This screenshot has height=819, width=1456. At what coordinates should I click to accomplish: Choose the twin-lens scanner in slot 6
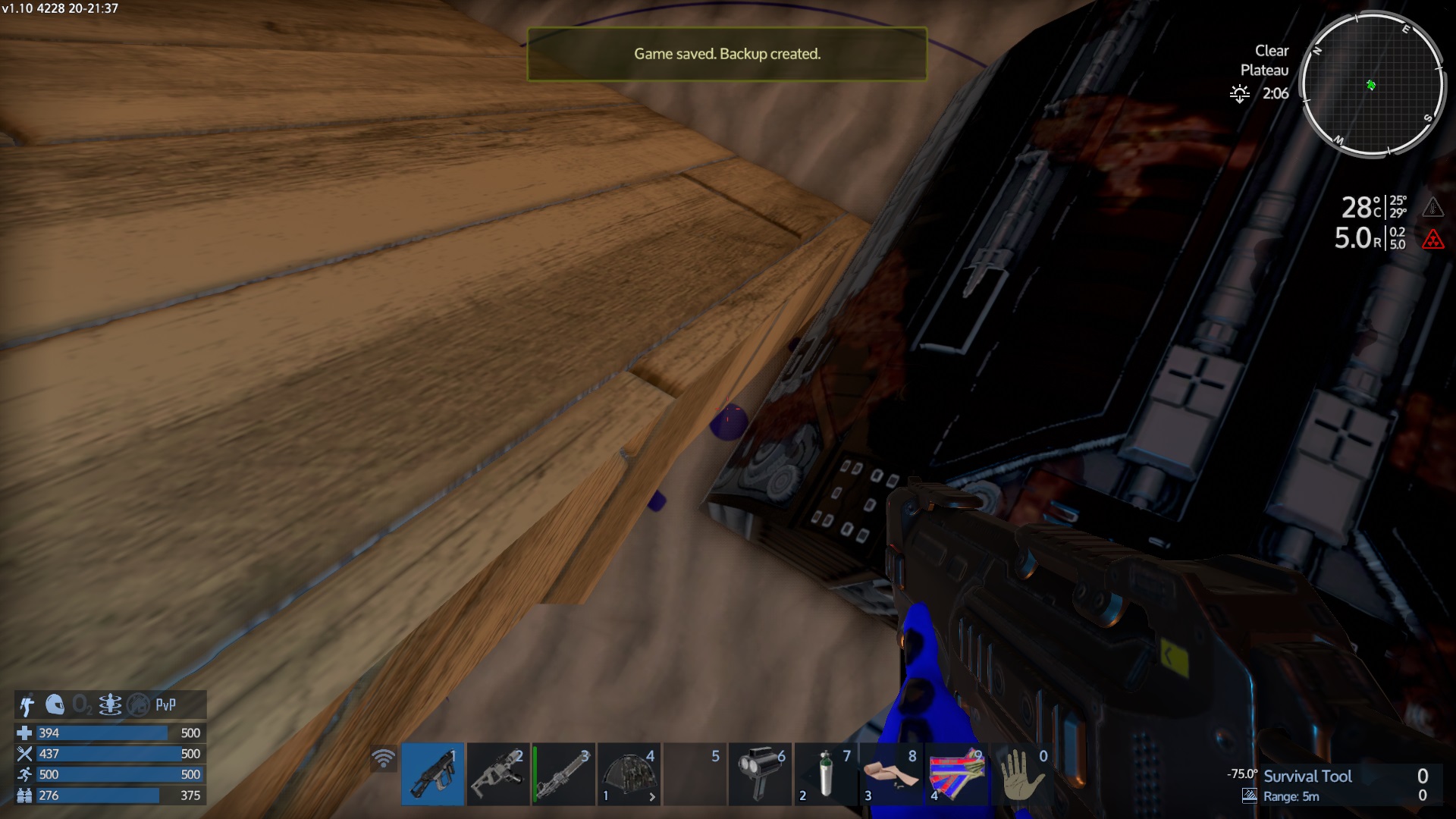coord(760,773)
